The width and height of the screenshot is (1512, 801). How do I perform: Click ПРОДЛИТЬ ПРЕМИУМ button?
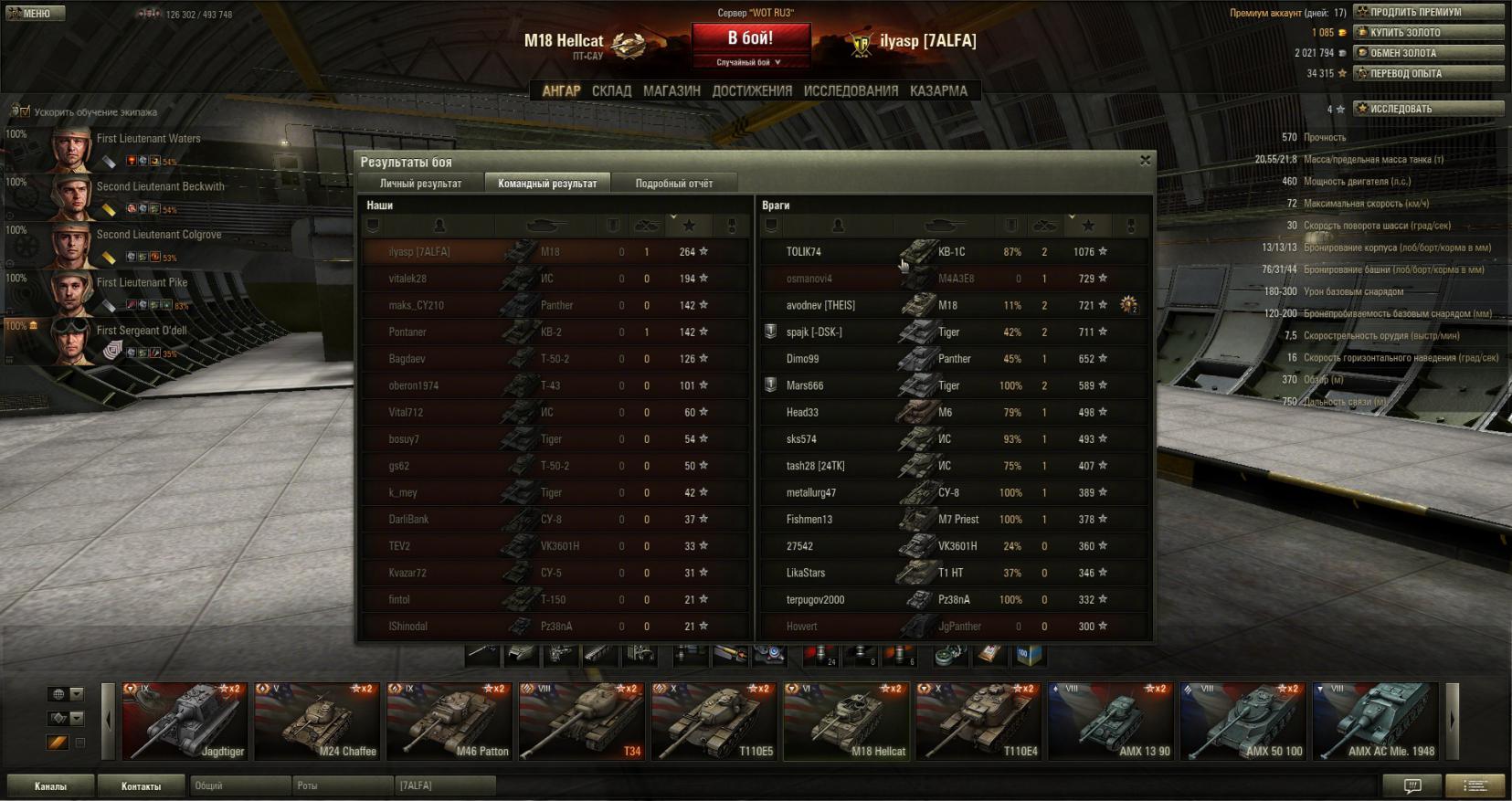tap(1428, 12)
